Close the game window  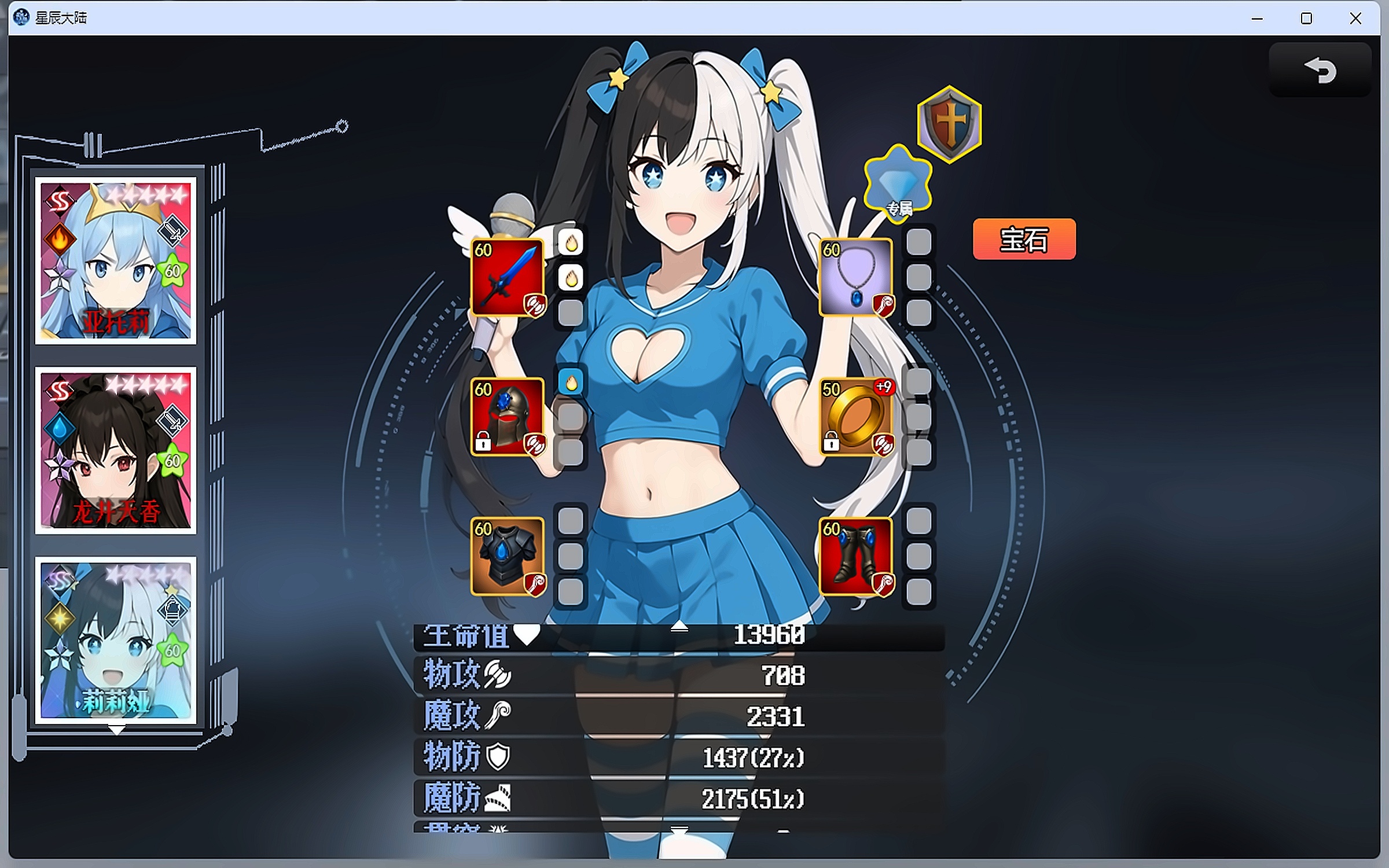pyautogui.click(x=1355, y=19)
